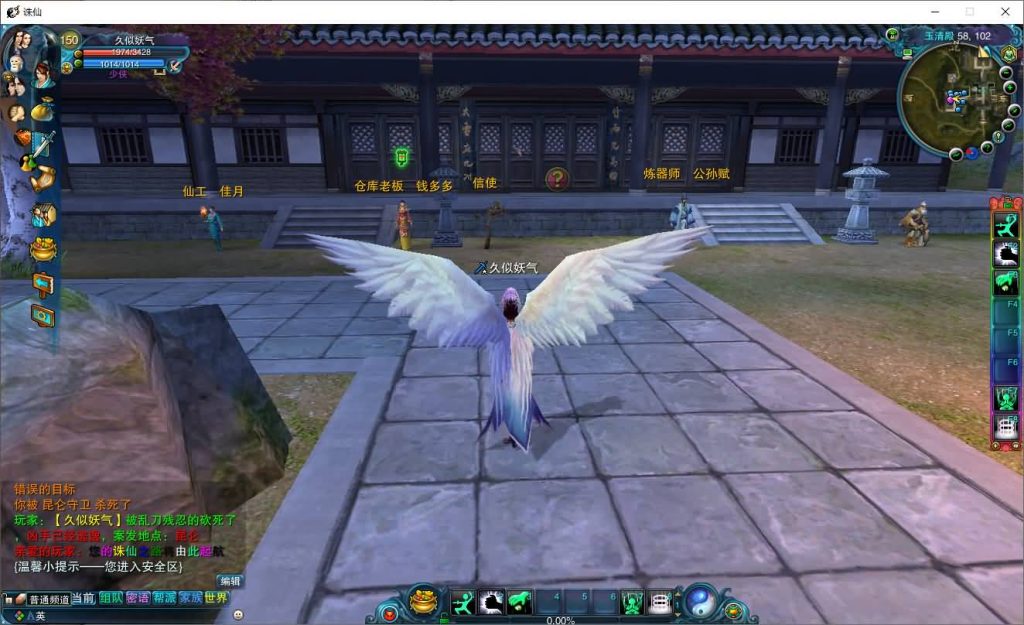1024x625 pixels.
Task: Open the 普通频道 channel selector
Action: [x=46, y=599]
